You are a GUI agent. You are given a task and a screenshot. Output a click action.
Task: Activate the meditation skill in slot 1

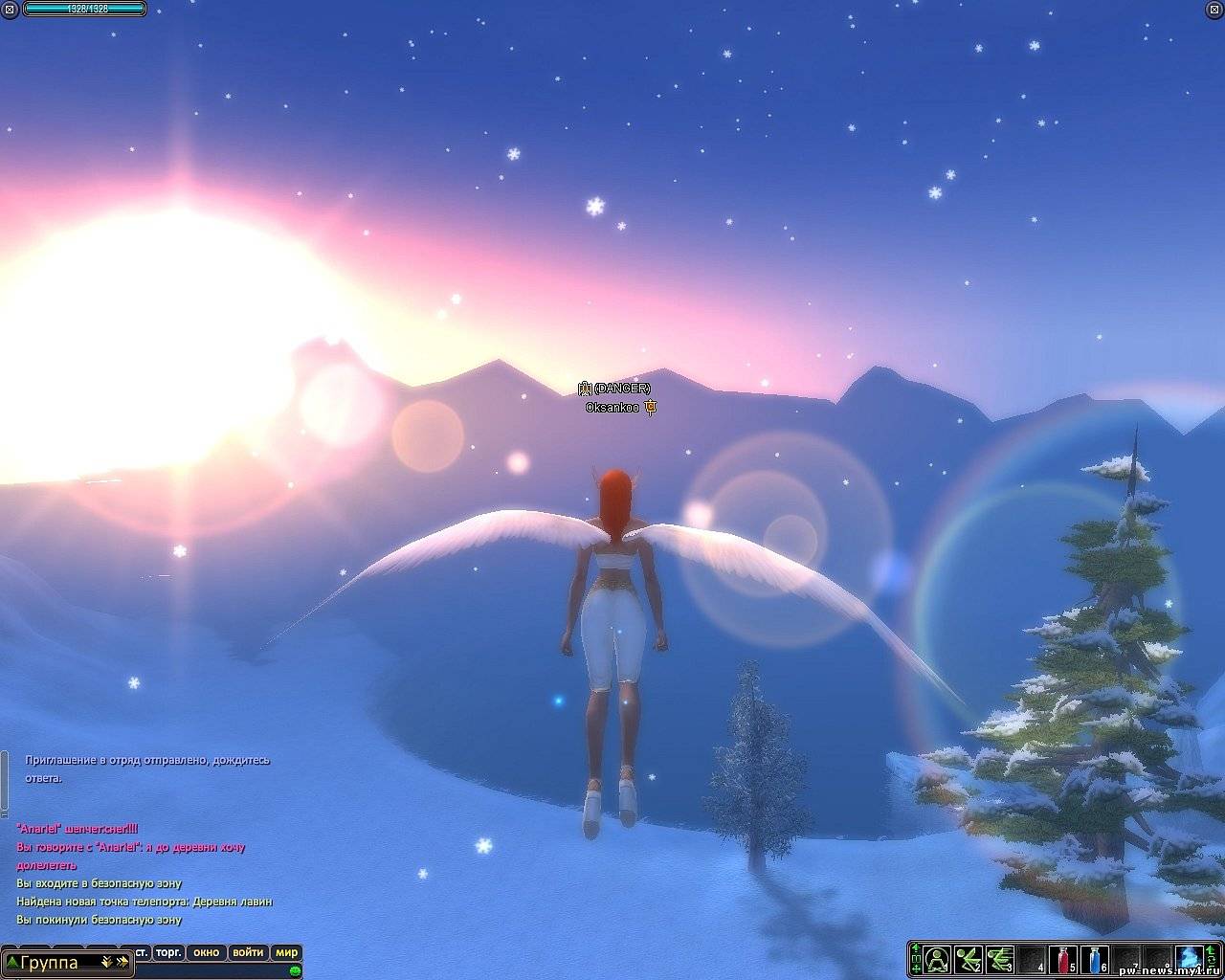pyautogui.click(x=937, y=958)
